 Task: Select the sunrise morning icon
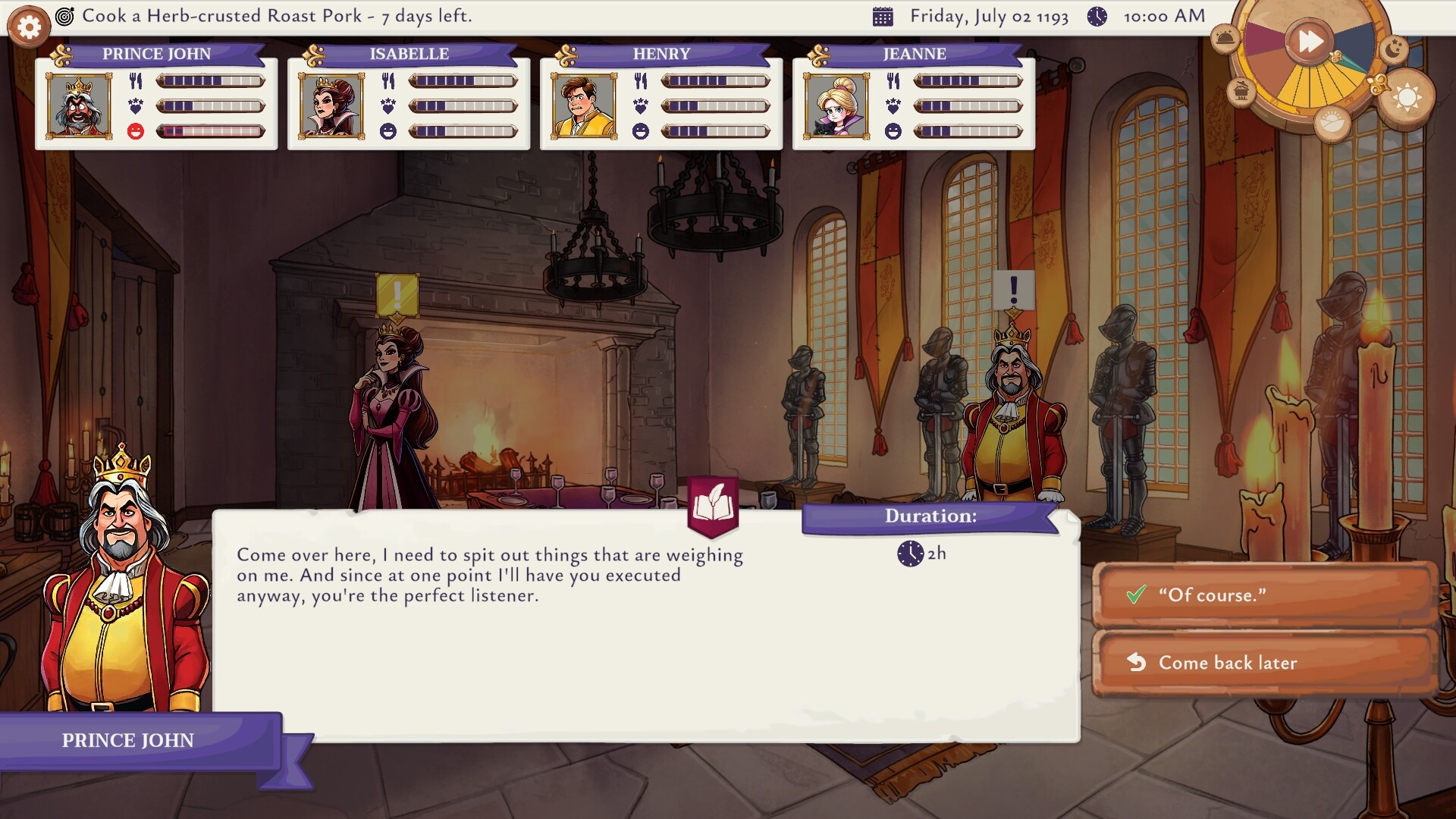point(1332,121)
